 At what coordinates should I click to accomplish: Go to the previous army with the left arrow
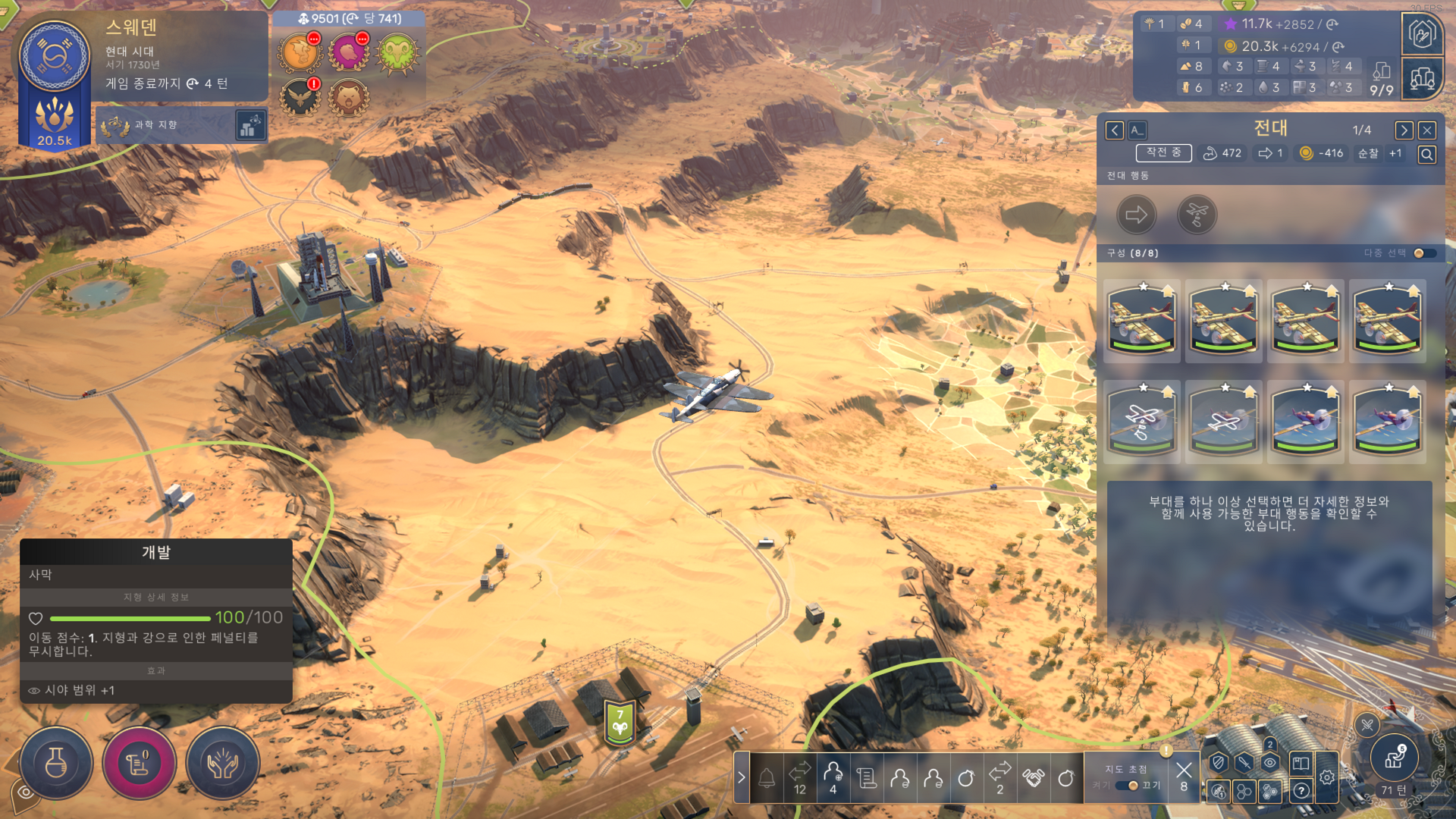(1114, 130)
